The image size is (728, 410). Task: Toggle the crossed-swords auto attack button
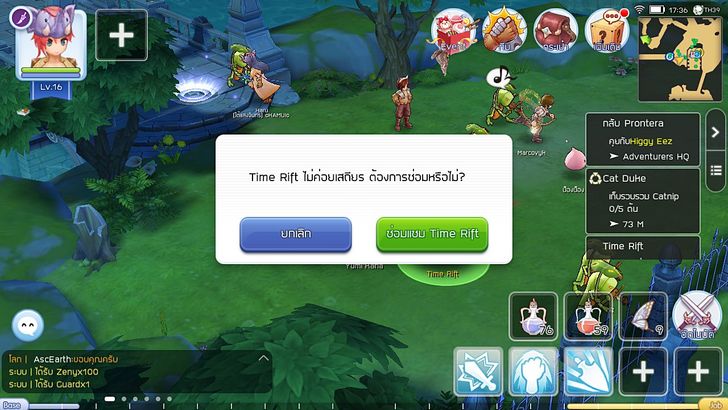697,315
